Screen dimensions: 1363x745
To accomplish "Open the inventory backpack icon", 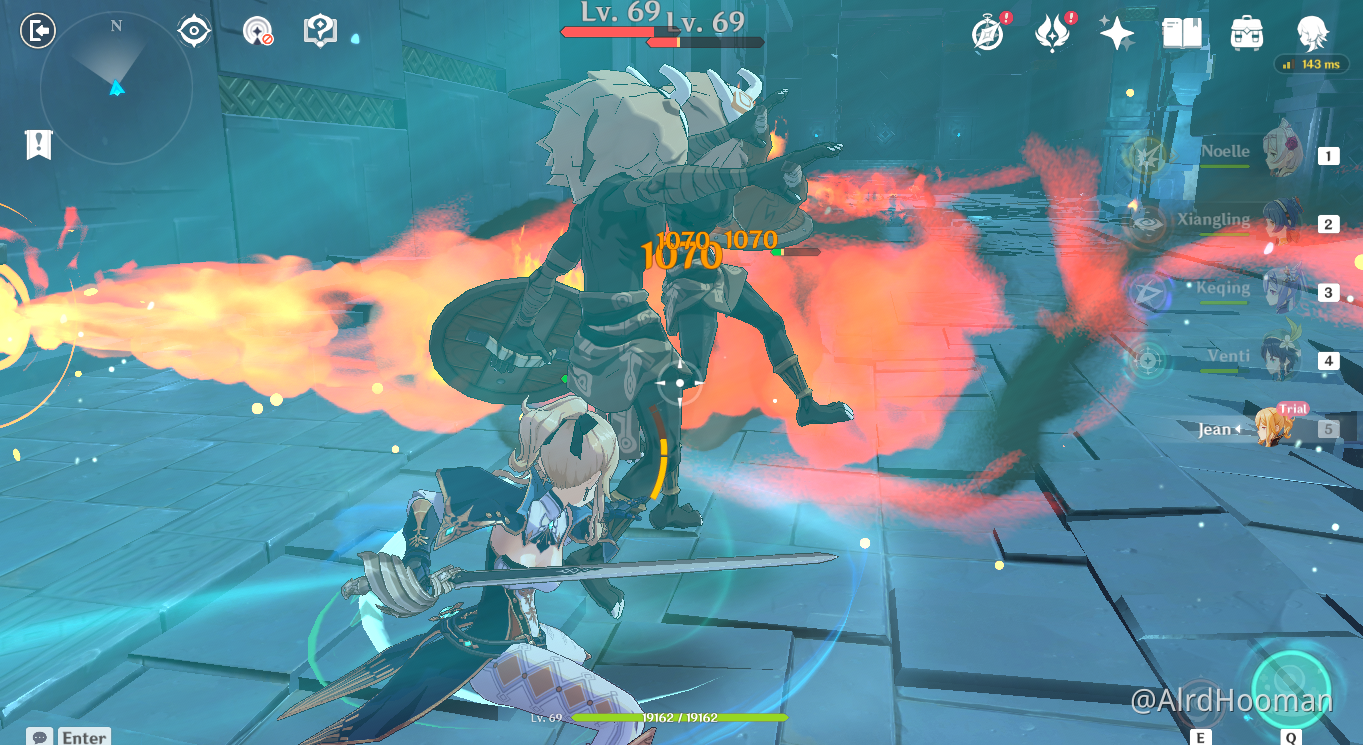I will tap(1245, 31).
